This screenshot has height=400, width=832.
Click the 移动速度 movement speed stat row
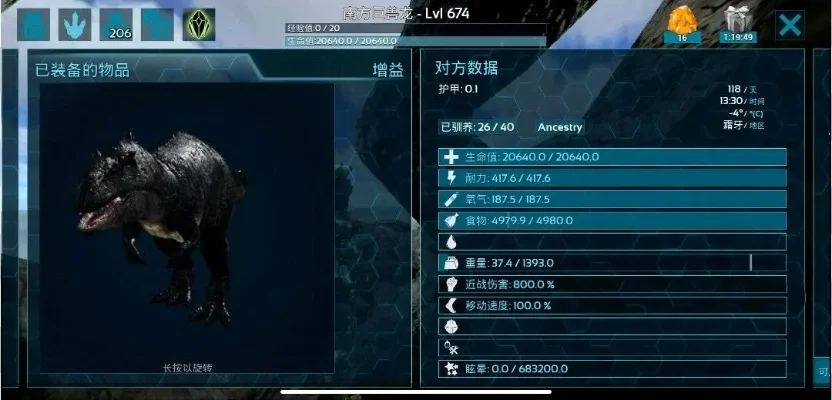[612, 305]
